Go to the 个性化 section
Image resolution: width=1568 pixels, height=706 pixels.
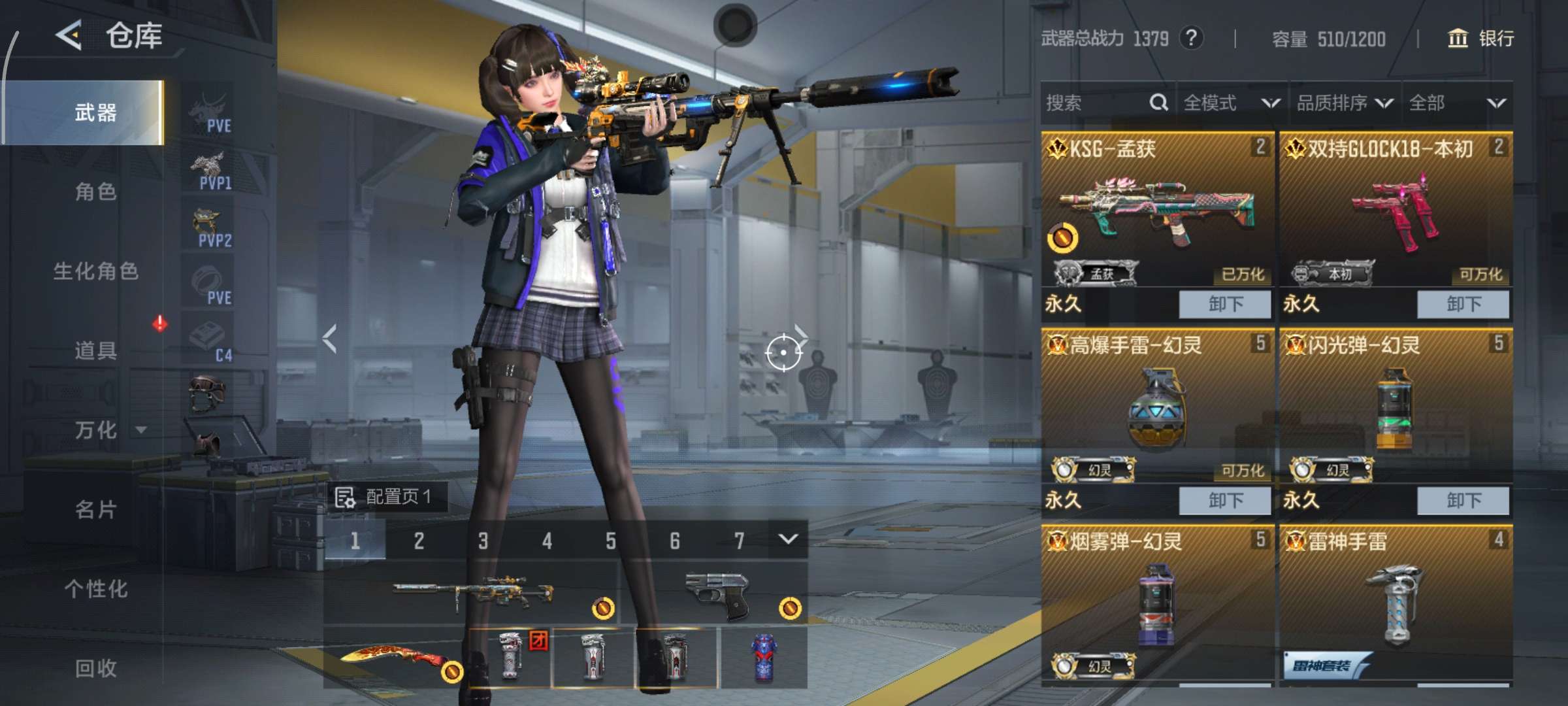pos(95,589)
